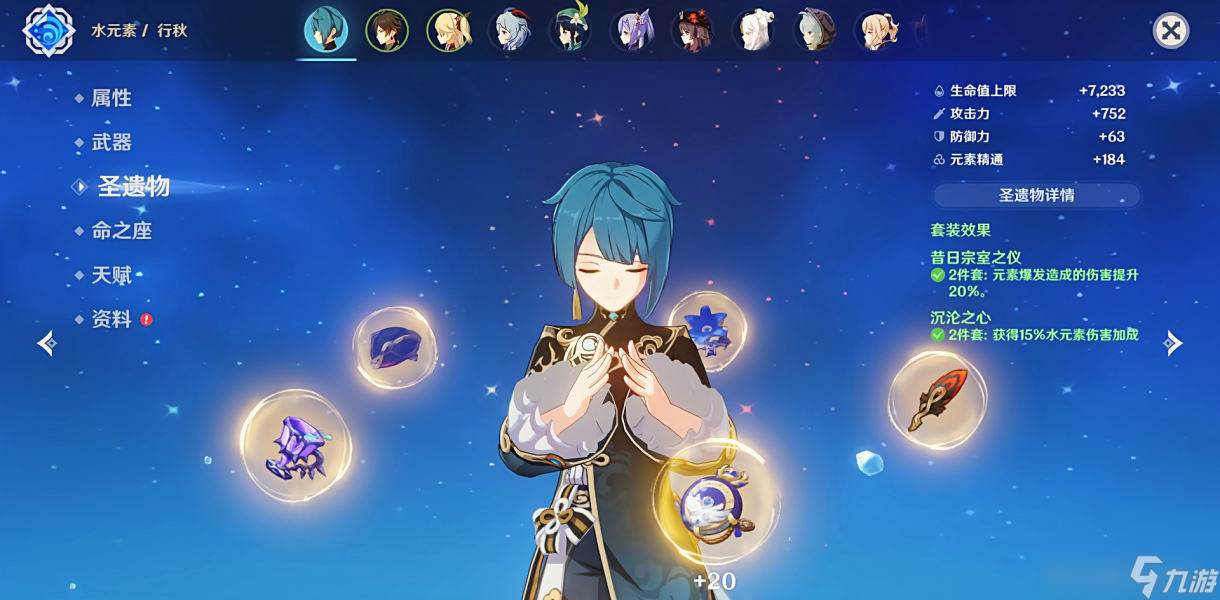The width and height of the screenshot is (1220, 600).
Task: View the 天赋 talents page
Action: click(x=111, y=275)
